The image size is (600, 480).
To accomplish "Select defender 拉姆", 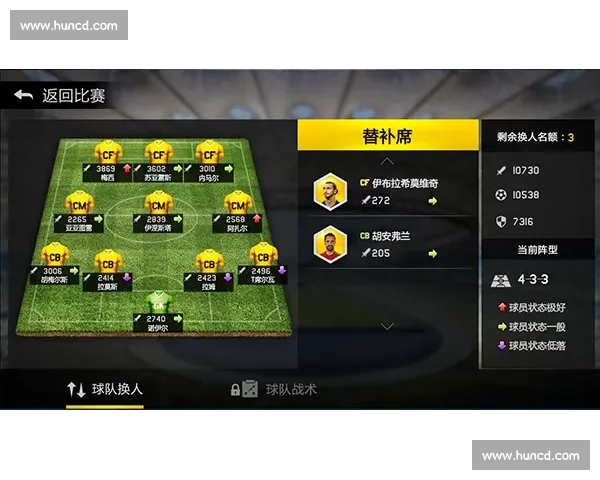I will [x=209, y=266].
